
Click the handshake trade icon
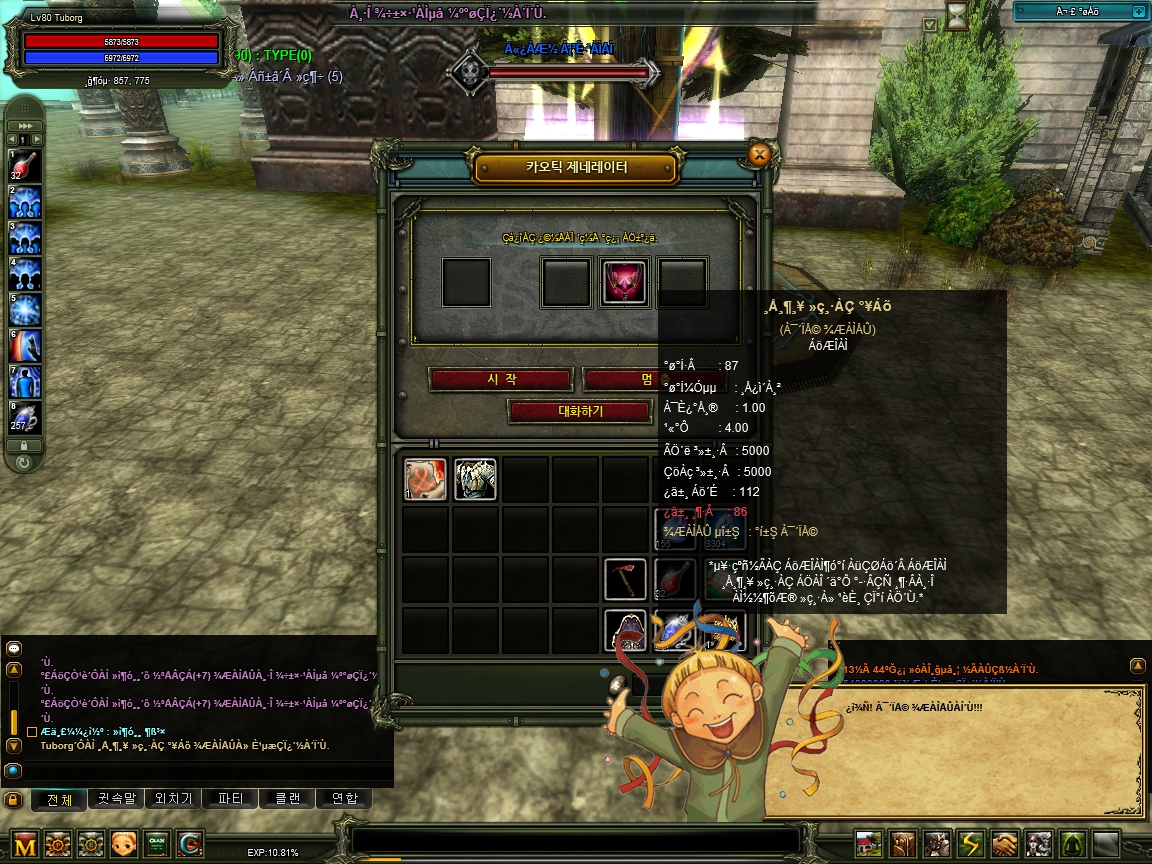[x=1005, y=845]
